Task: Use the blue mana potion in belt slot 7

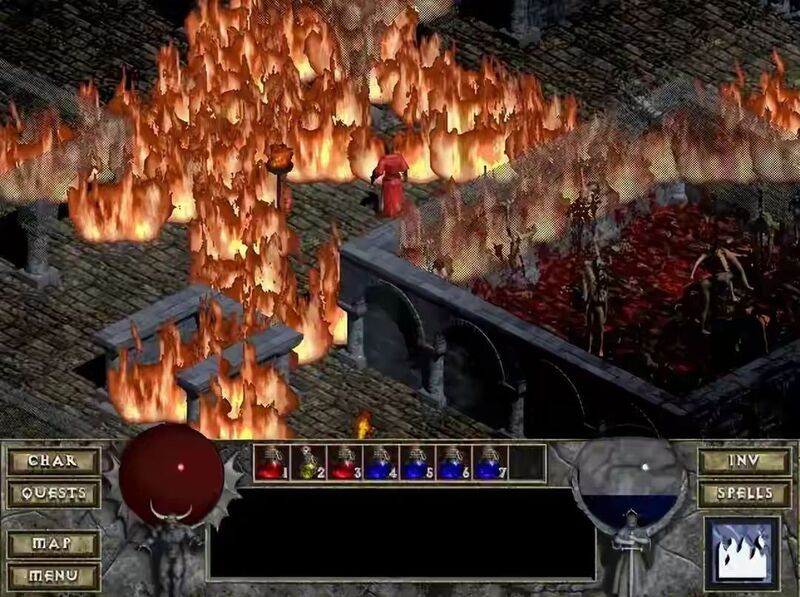Action: [x=489, y=463]
